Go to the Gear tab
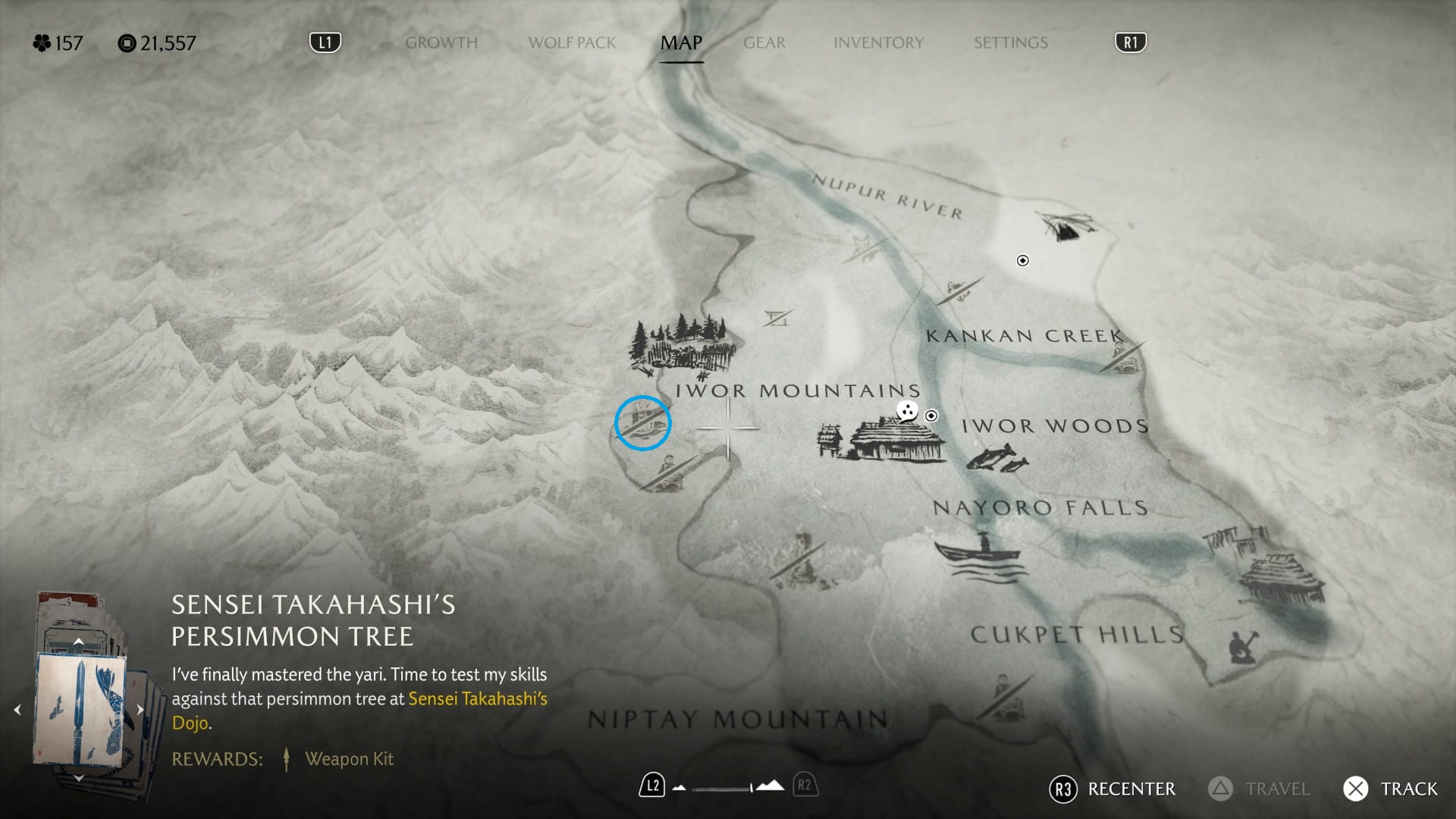Viewport: 1456px width, 819px height. tap(764, 43)
